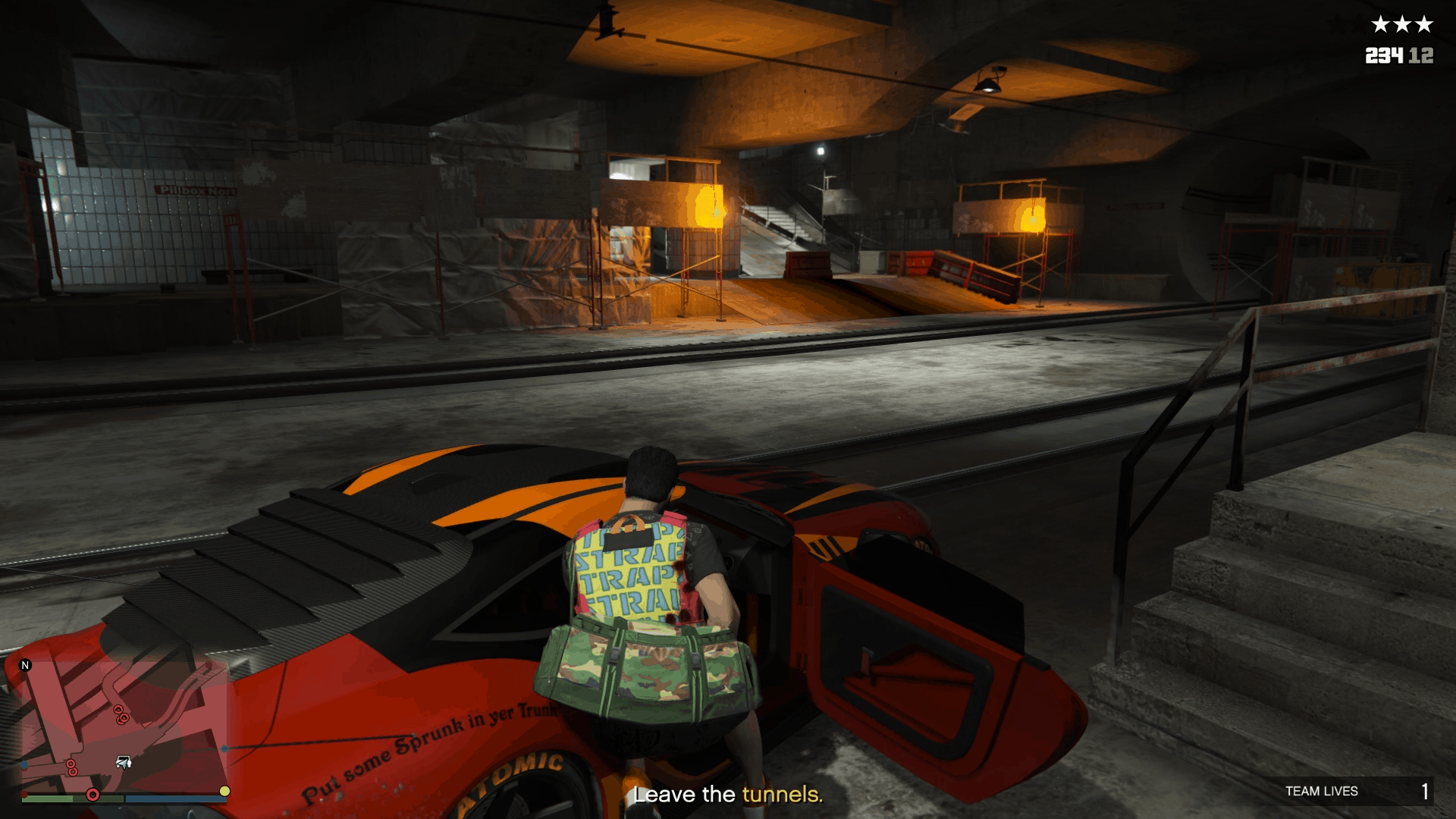The width and height of the screenshot is (1456, 819).
Task: Click the red circle marker below the minimap
Action: pyautogui.click(x=93, y=795)
